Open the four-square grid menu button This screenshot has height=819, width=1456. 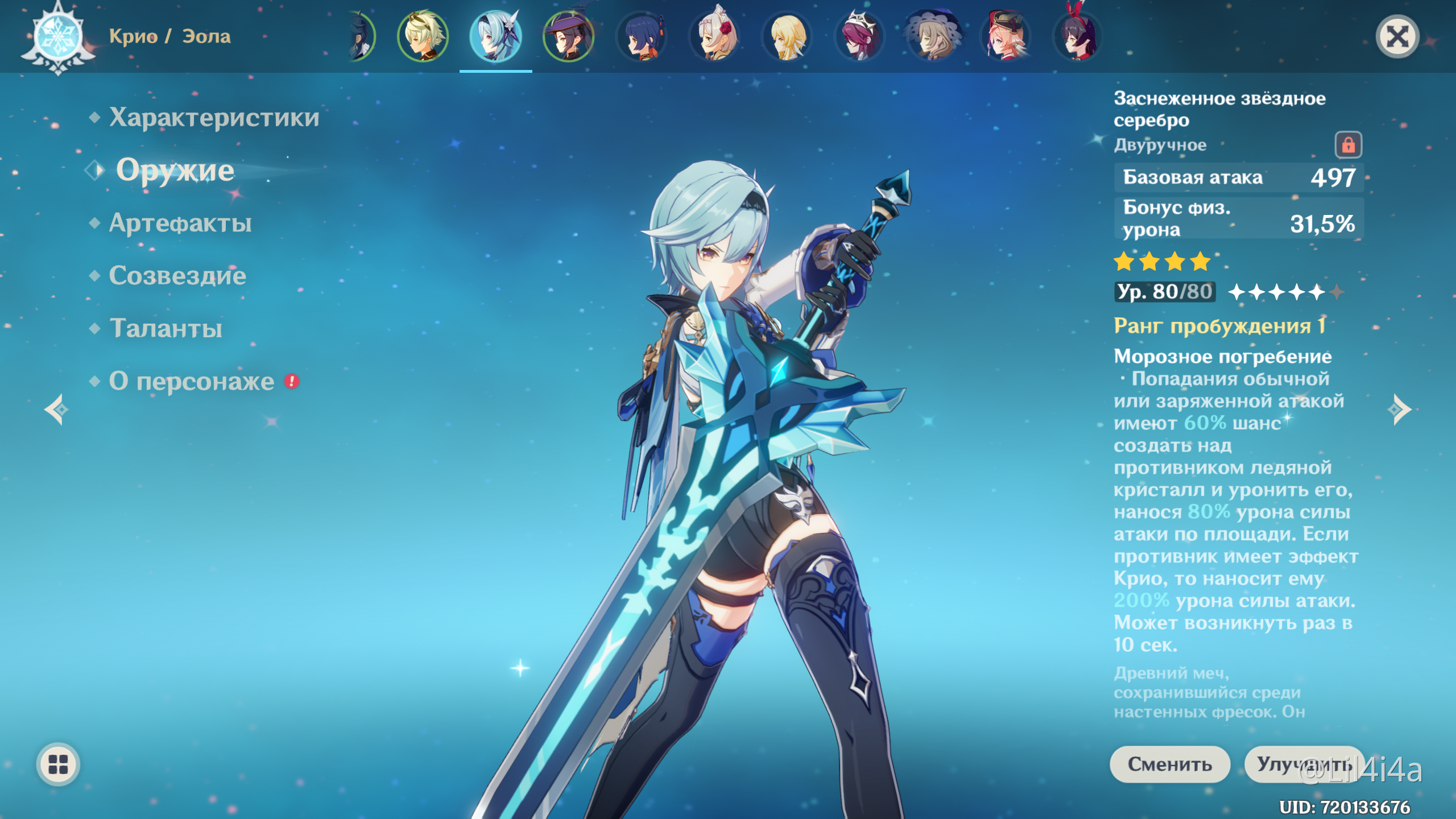58,764
